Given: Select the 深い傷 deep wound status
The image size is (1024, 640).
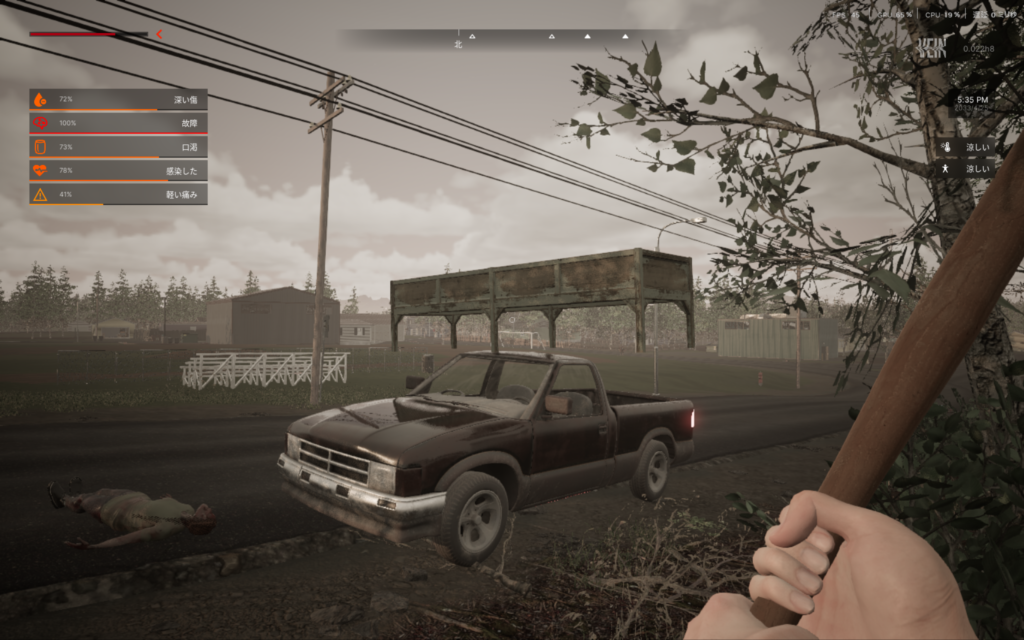Looking at the screenshot, I should (x=118, y=99).
